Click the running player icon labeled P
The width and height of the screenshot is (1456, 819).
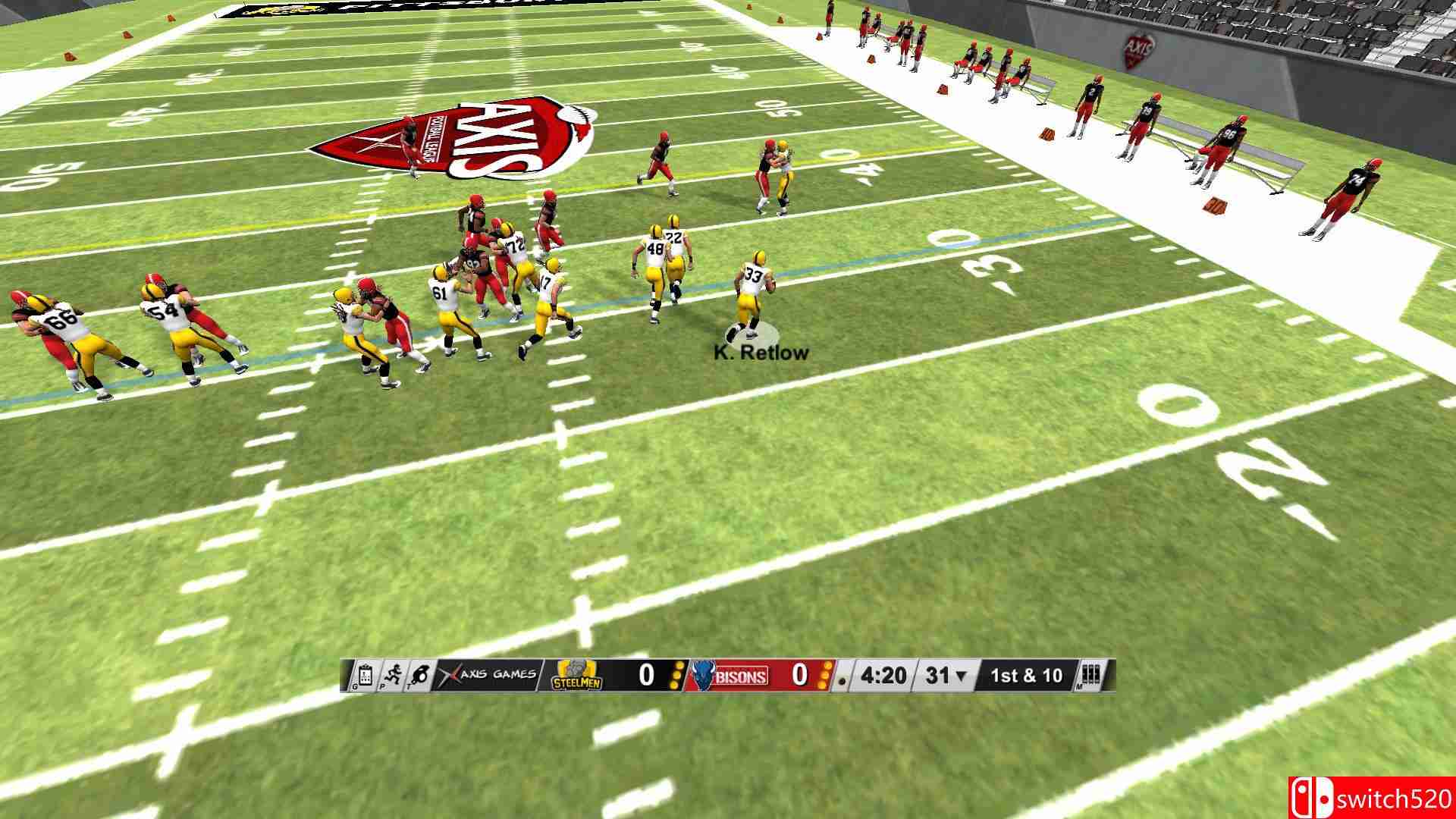point(394,676)
